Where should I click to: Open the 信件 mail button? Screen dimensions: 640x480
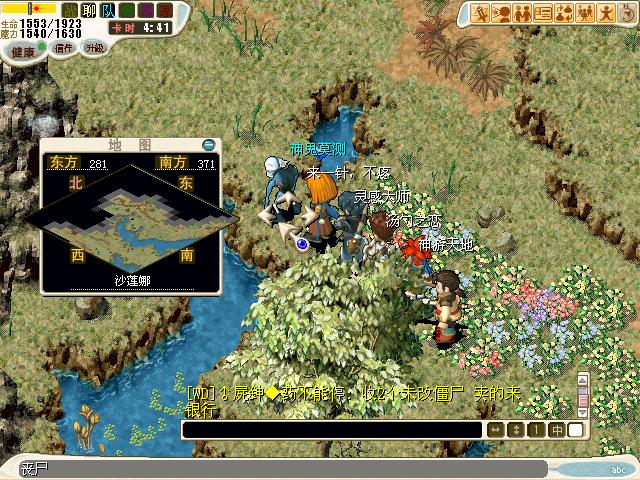(64, 47)
